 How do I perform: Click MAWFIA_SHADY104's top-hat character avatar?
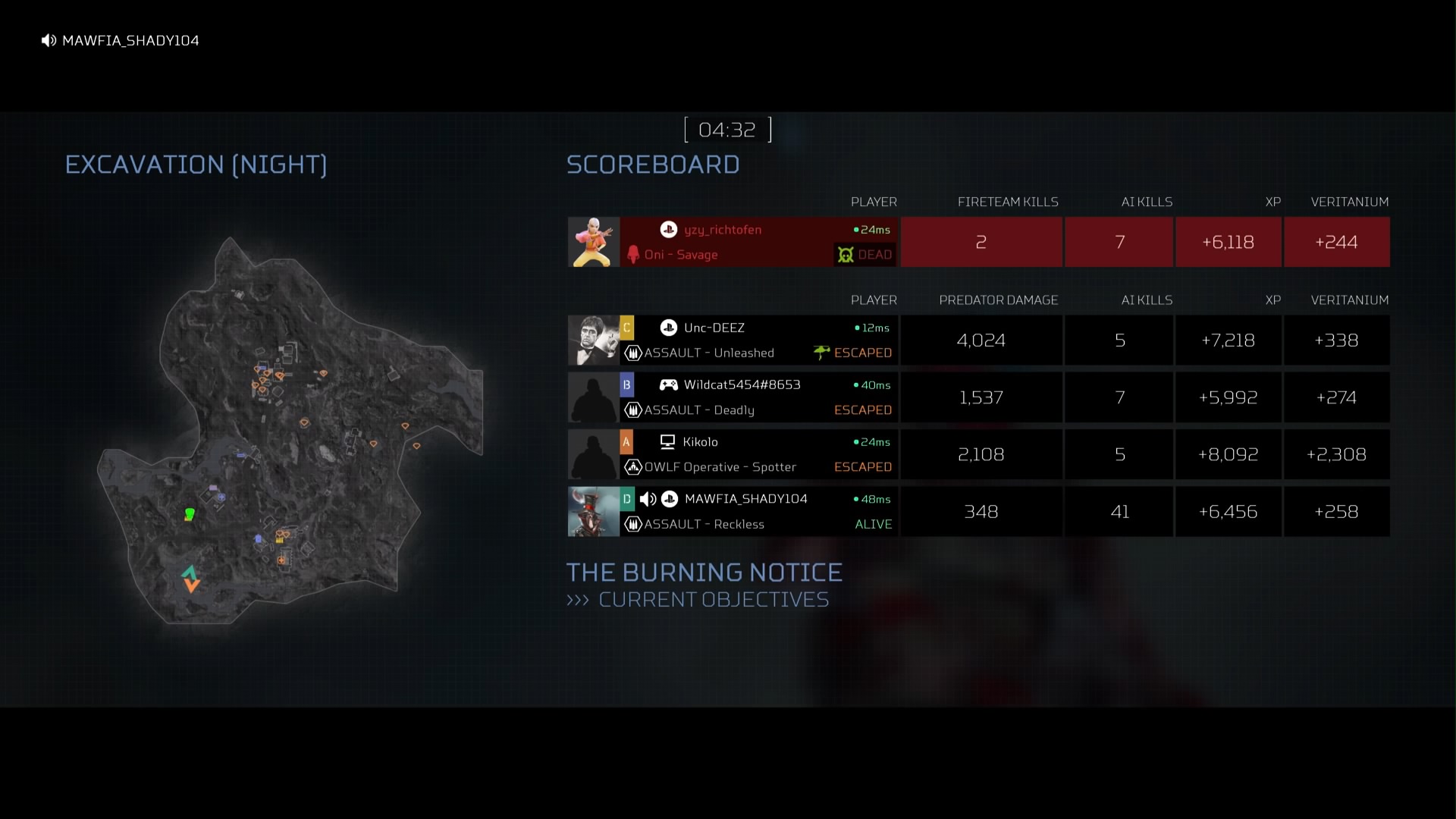point(594,512)
